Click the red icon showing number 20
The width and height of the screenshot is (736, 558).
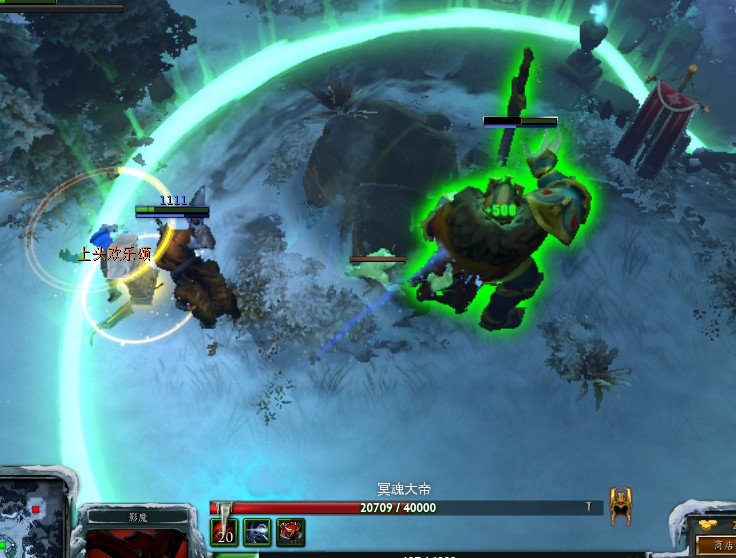coord(225,532)
